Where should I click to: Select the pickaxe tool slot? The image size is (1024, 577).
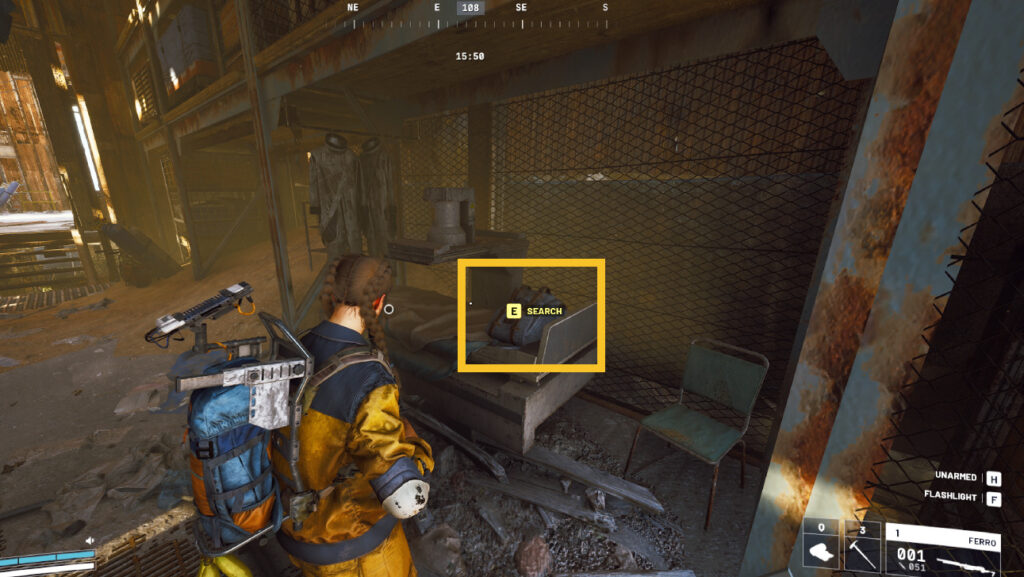click(861, 547)
